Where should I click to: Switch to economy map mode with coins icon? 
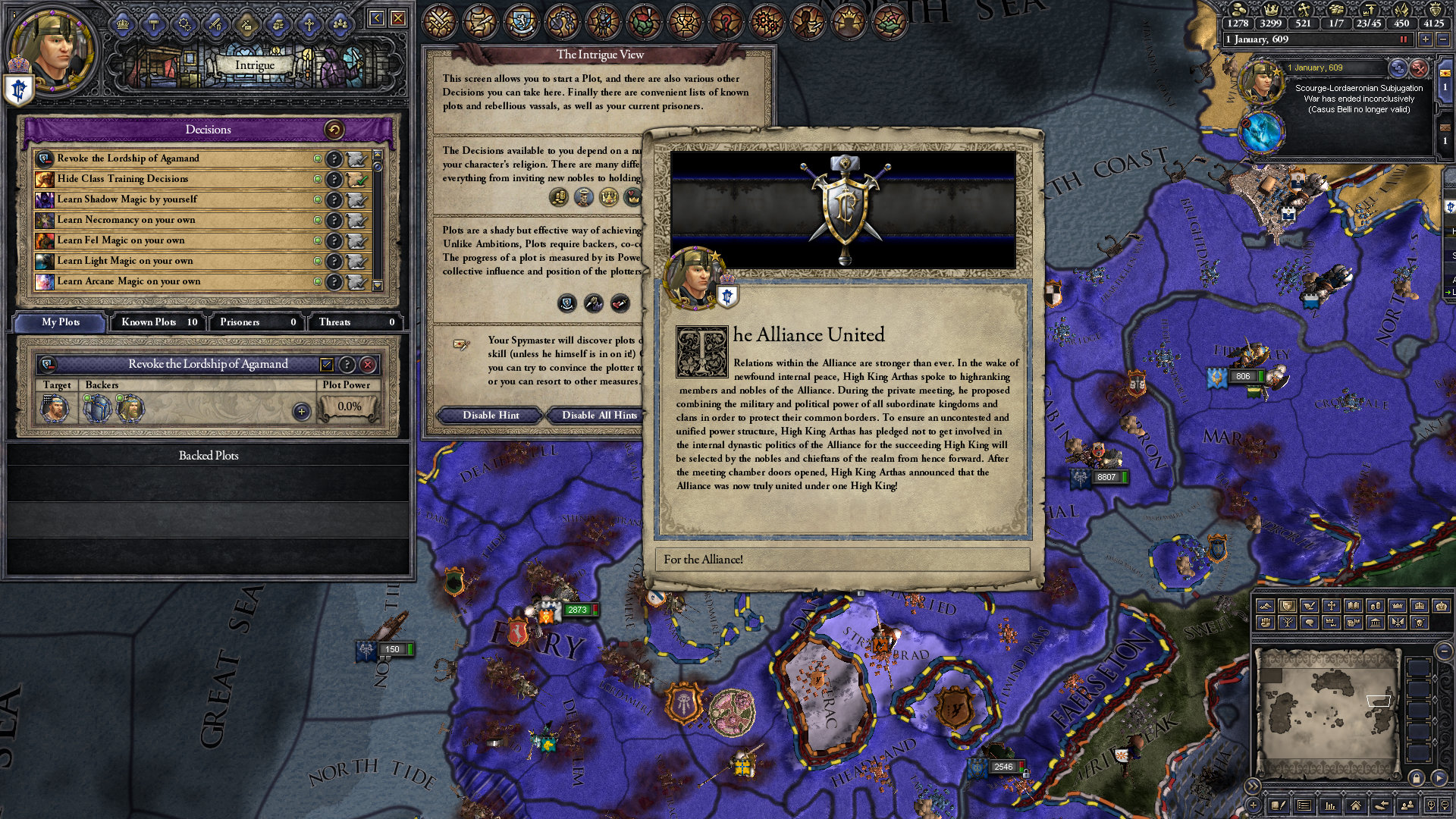1376,606
